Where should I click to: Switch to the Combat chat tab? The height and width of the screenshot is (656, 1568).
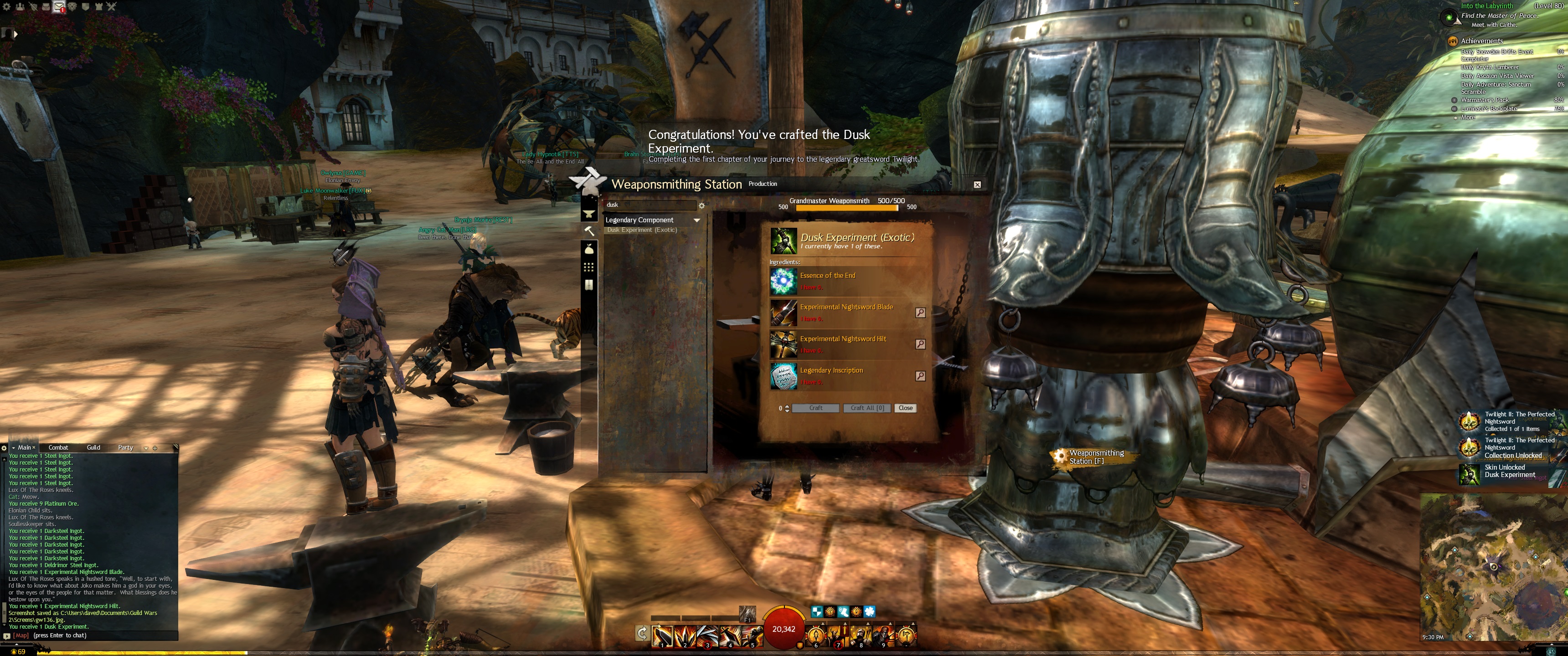[x=58, y=447]
